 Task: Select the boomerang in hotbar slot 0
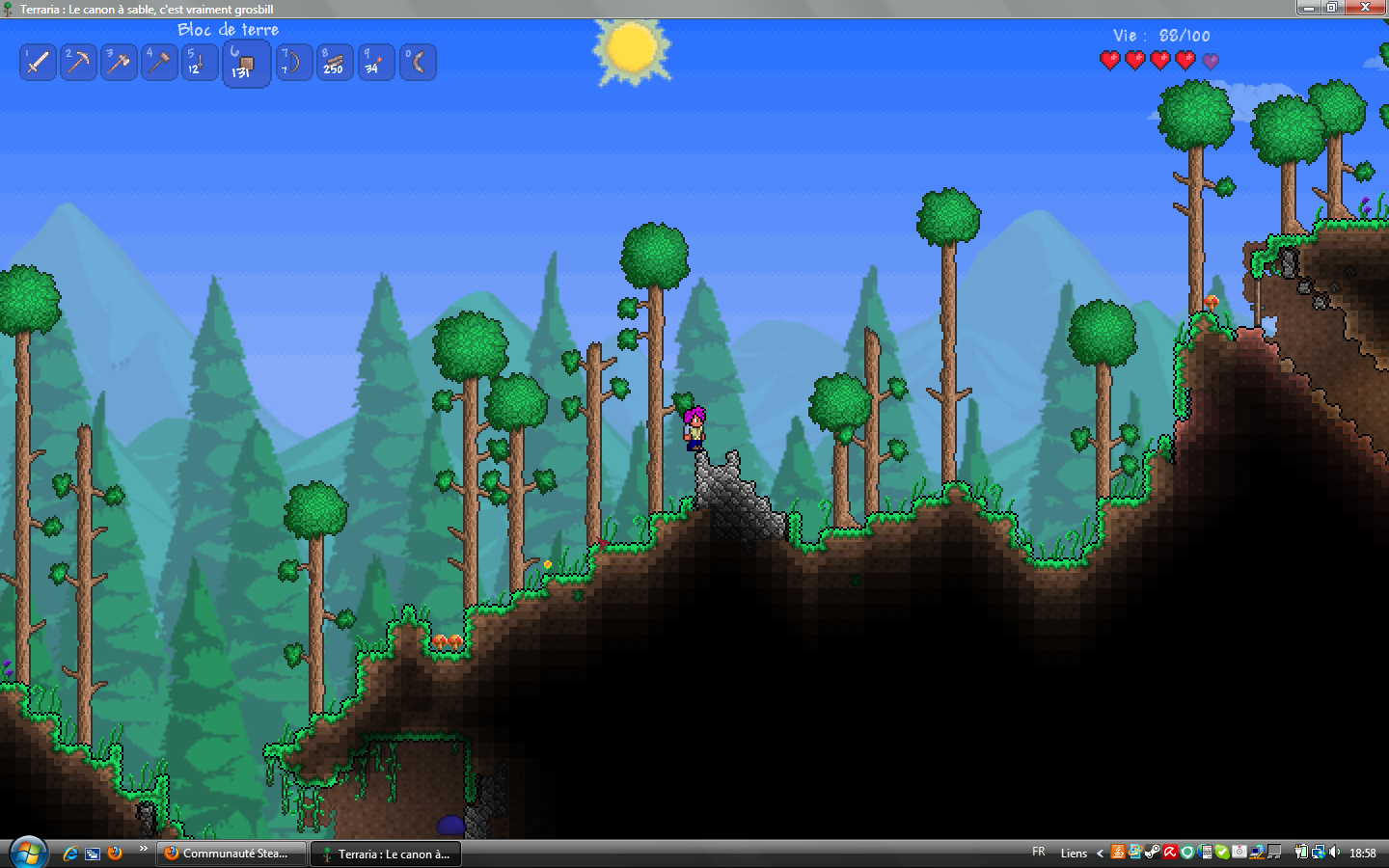click(417, 63)
